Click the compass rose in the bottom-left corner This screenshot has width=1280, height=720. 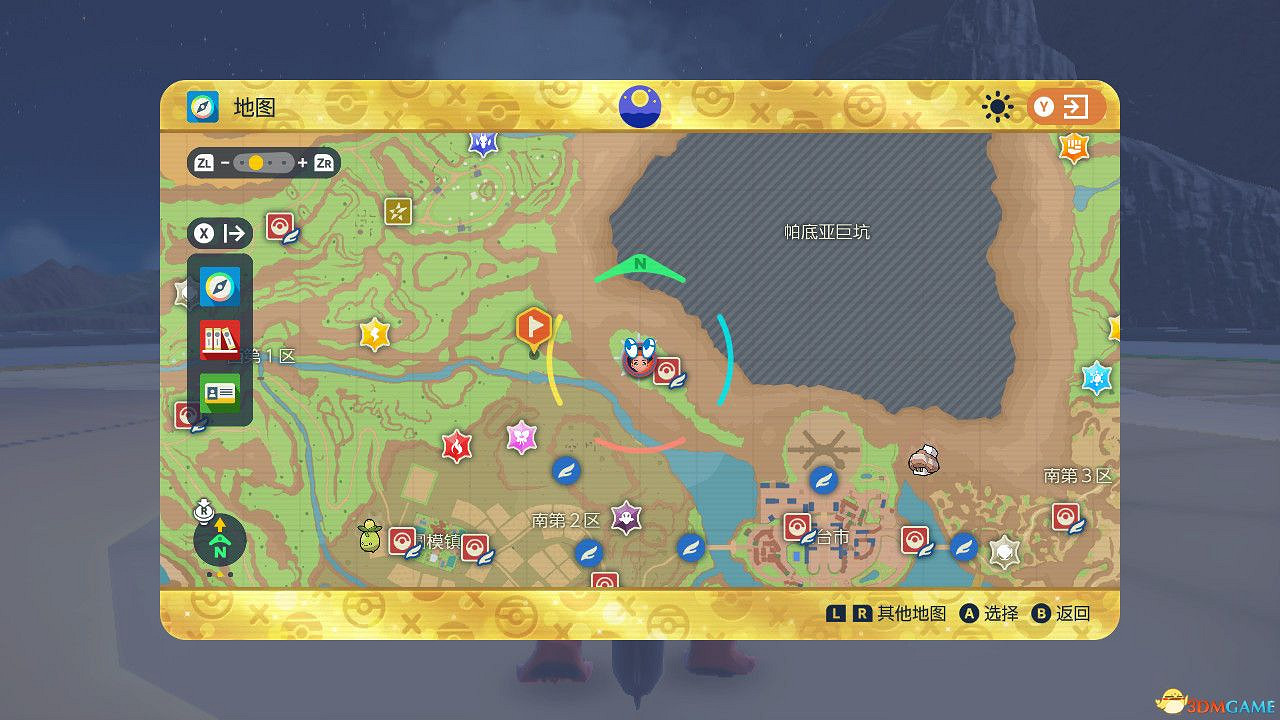218,540
